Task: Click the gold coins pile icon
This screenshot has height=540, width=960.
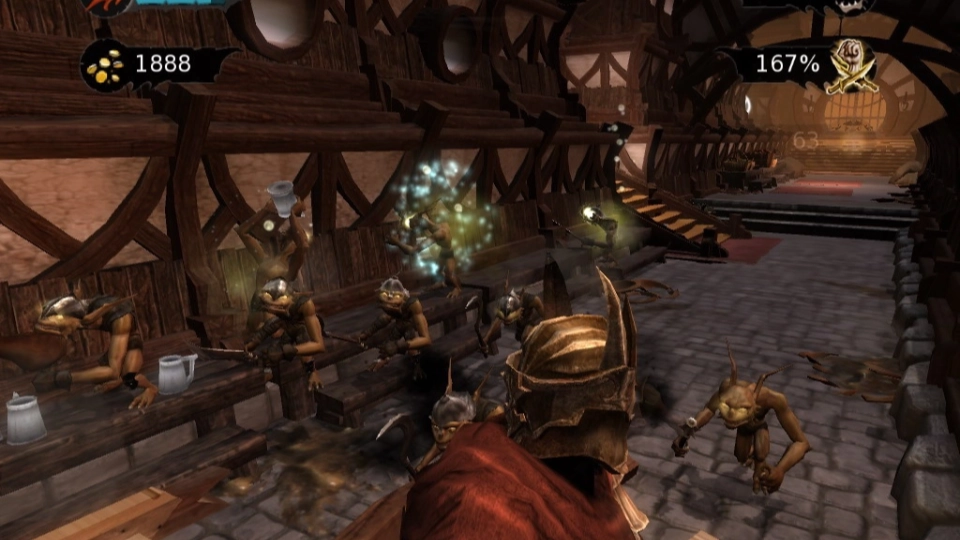Action: click(105, 66)
